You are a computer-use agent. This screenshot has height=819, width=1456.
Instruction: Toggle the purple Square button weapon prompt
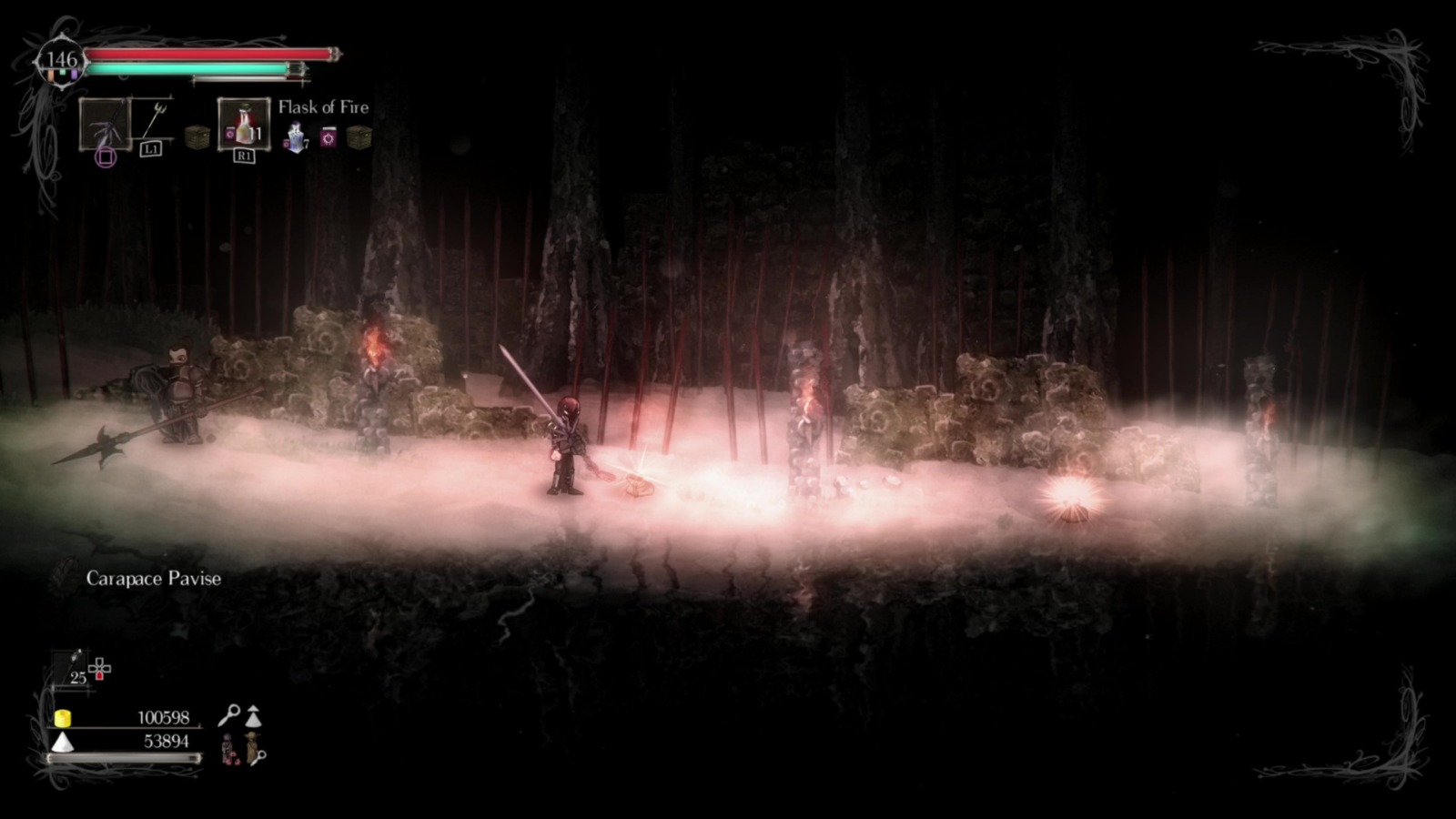106,156
